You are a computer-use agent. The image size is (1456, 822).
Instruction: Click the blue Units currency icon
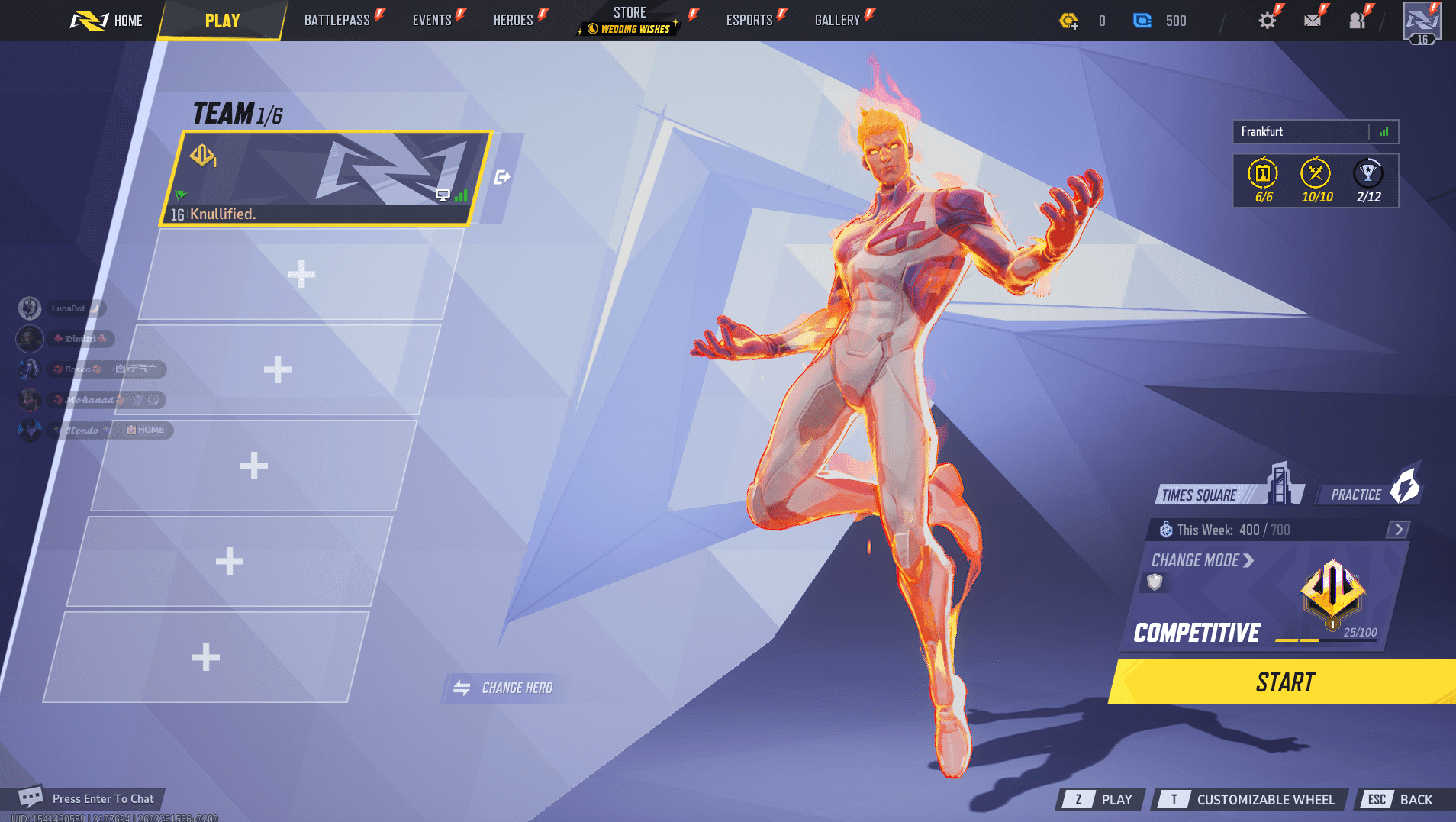[1142, 21]
